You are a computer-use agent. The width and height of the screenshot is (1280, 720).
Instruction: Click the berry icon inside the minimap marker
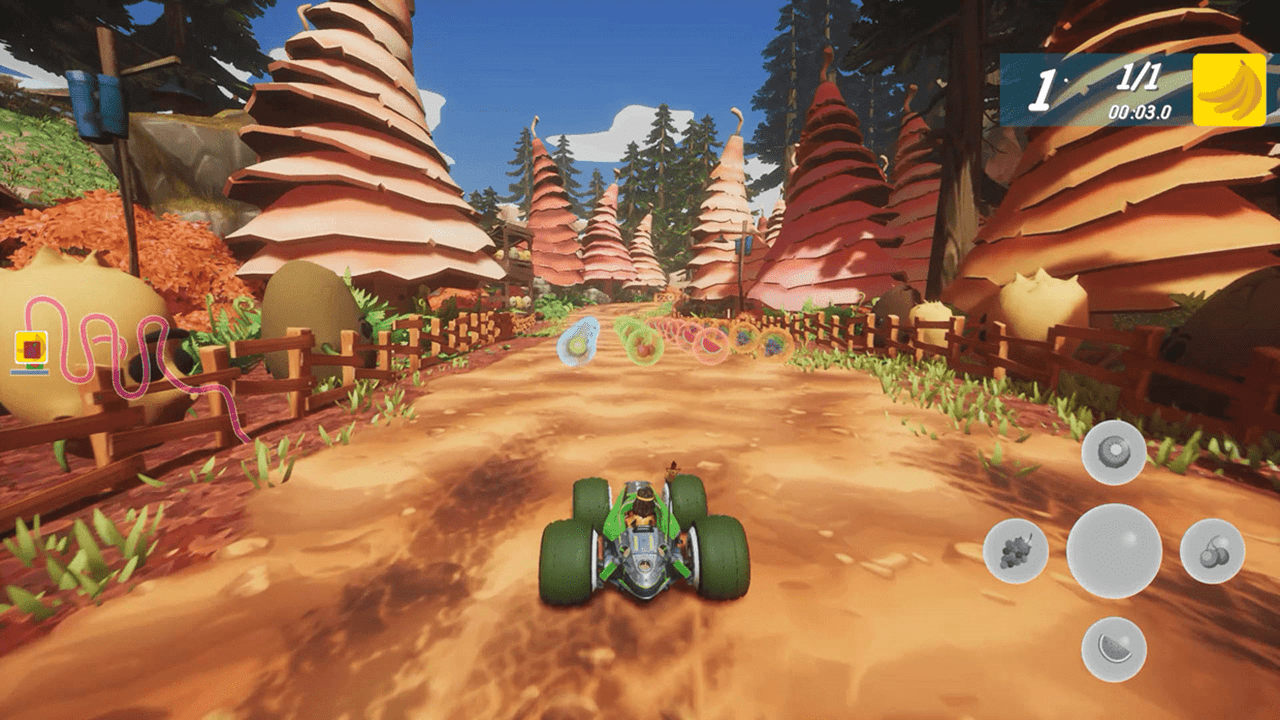tap(31, 348)
